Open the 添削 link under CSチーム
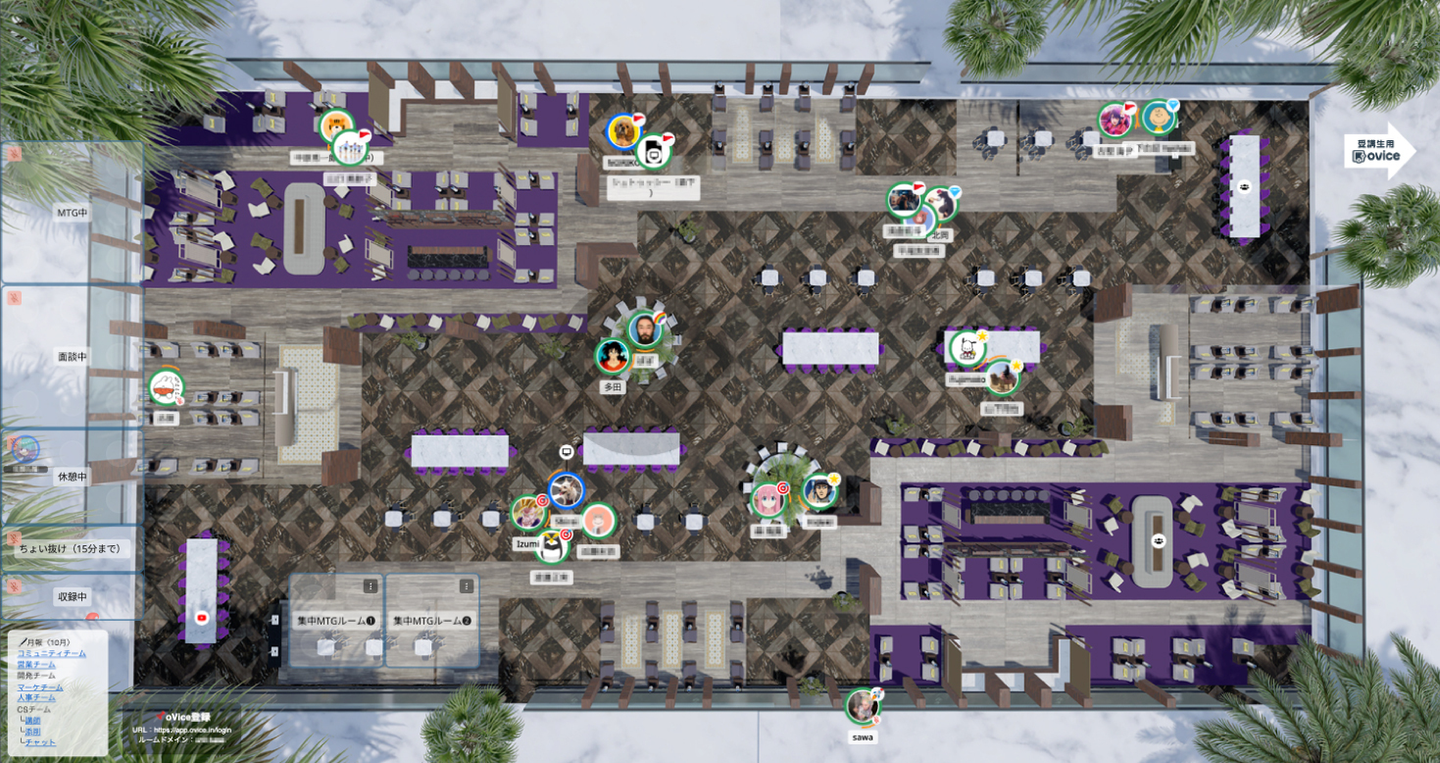The width and height of the screenshot is (1440, 763). coord(33,731)
